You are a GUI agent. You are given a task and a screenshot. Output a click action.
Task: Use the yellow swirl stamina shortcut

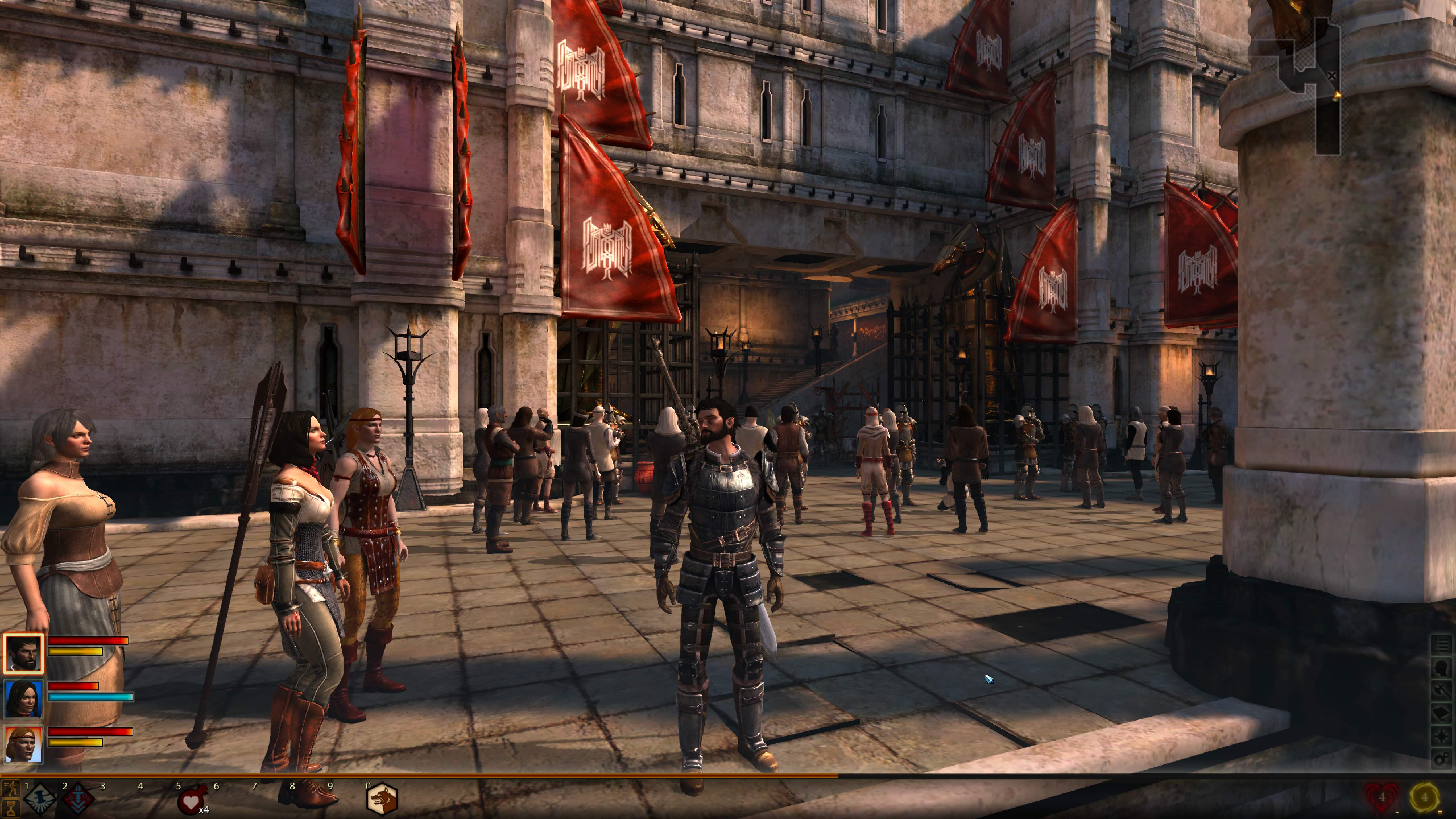tap(1424, 797)
